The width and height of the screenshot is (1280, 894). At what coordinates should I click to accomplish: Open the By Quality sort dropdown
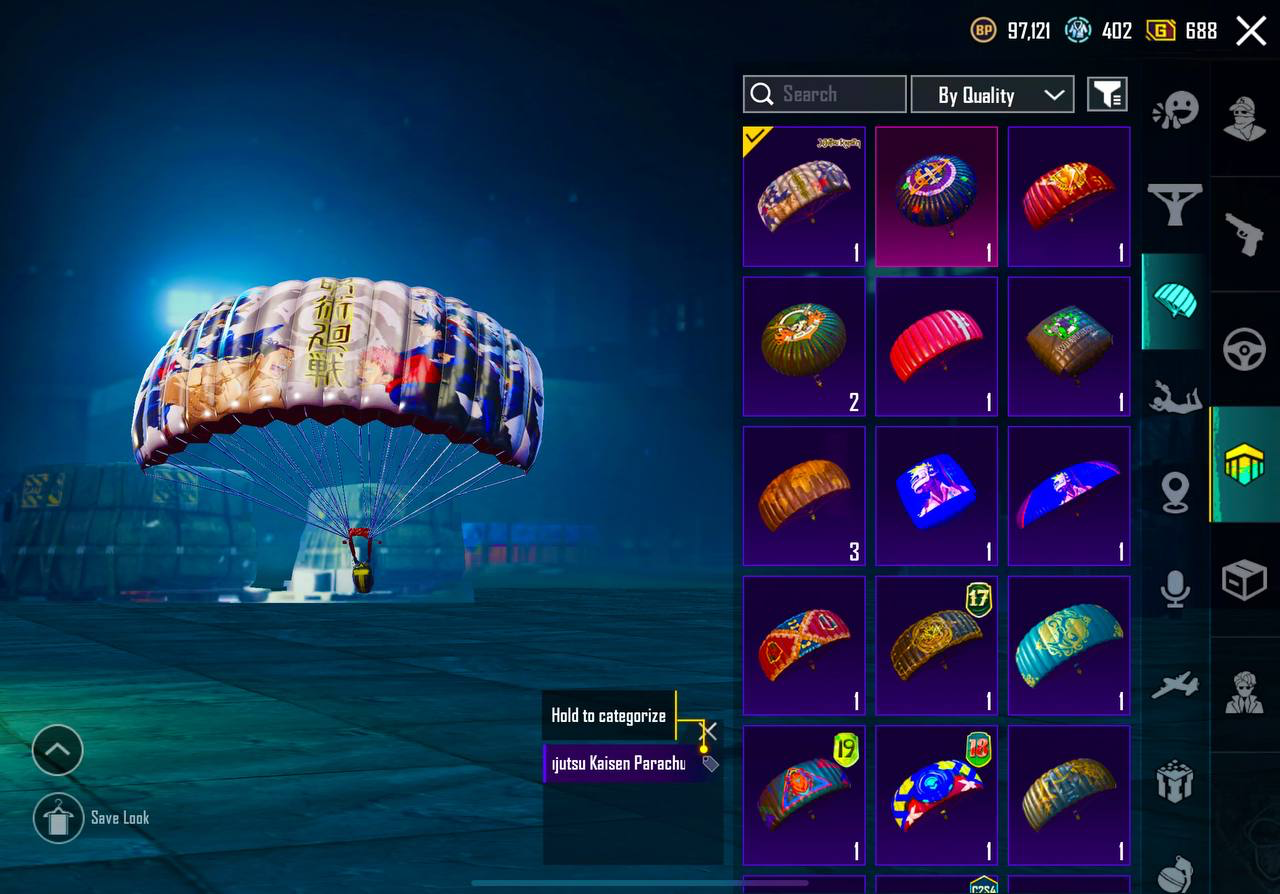tap(992, 95)
